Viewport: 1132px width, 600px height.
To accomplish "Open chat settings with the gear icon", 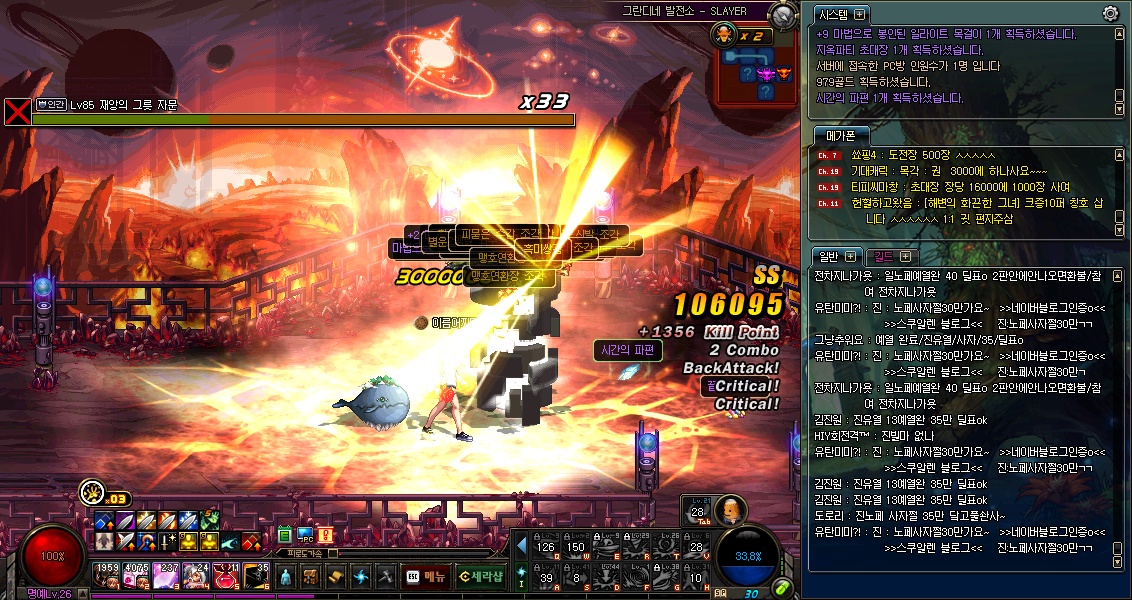I will [1110, 13].
